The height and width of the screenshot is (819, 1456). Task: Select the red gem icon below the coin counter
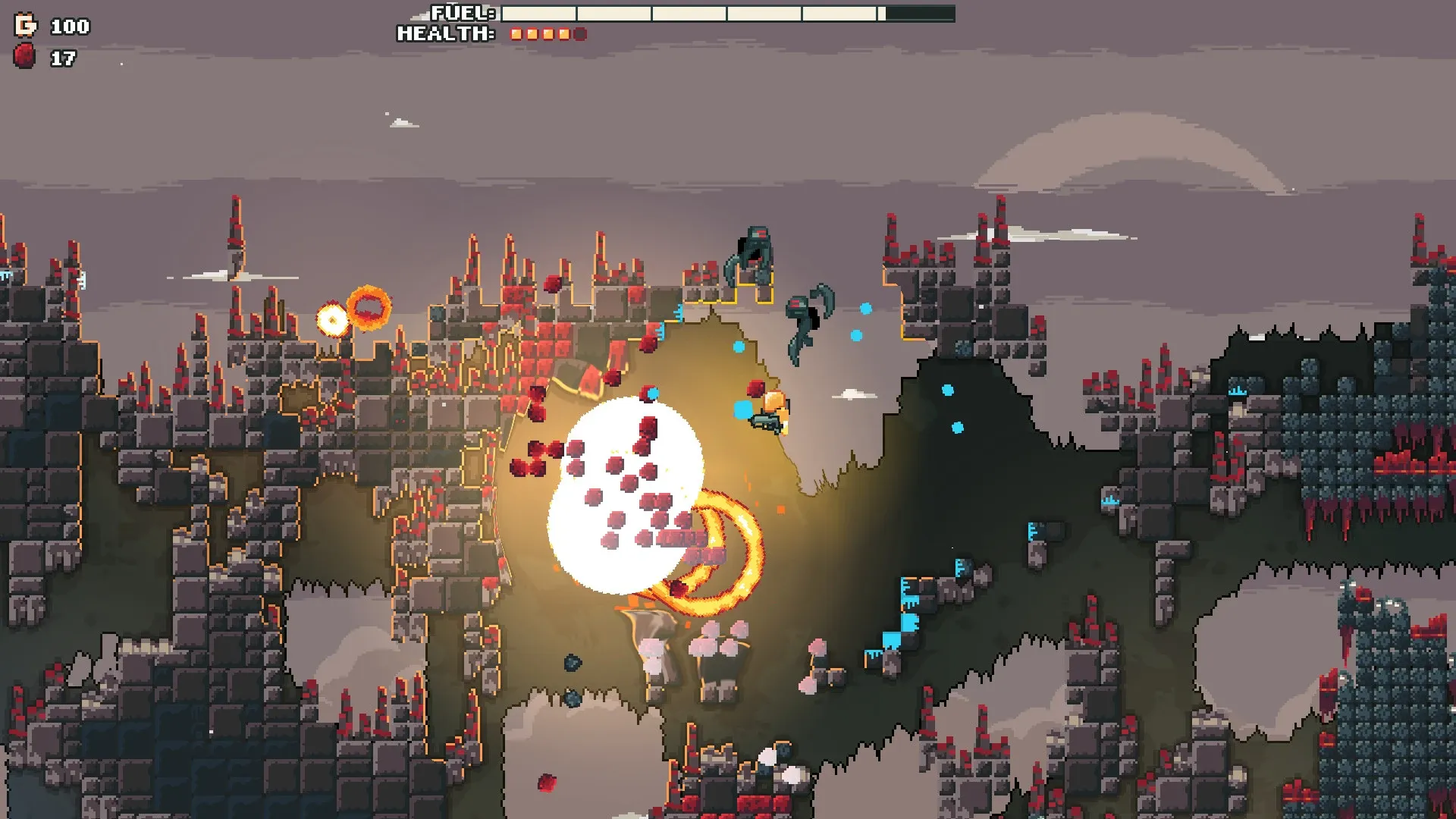pyautogui.click(x=23, y=55)
